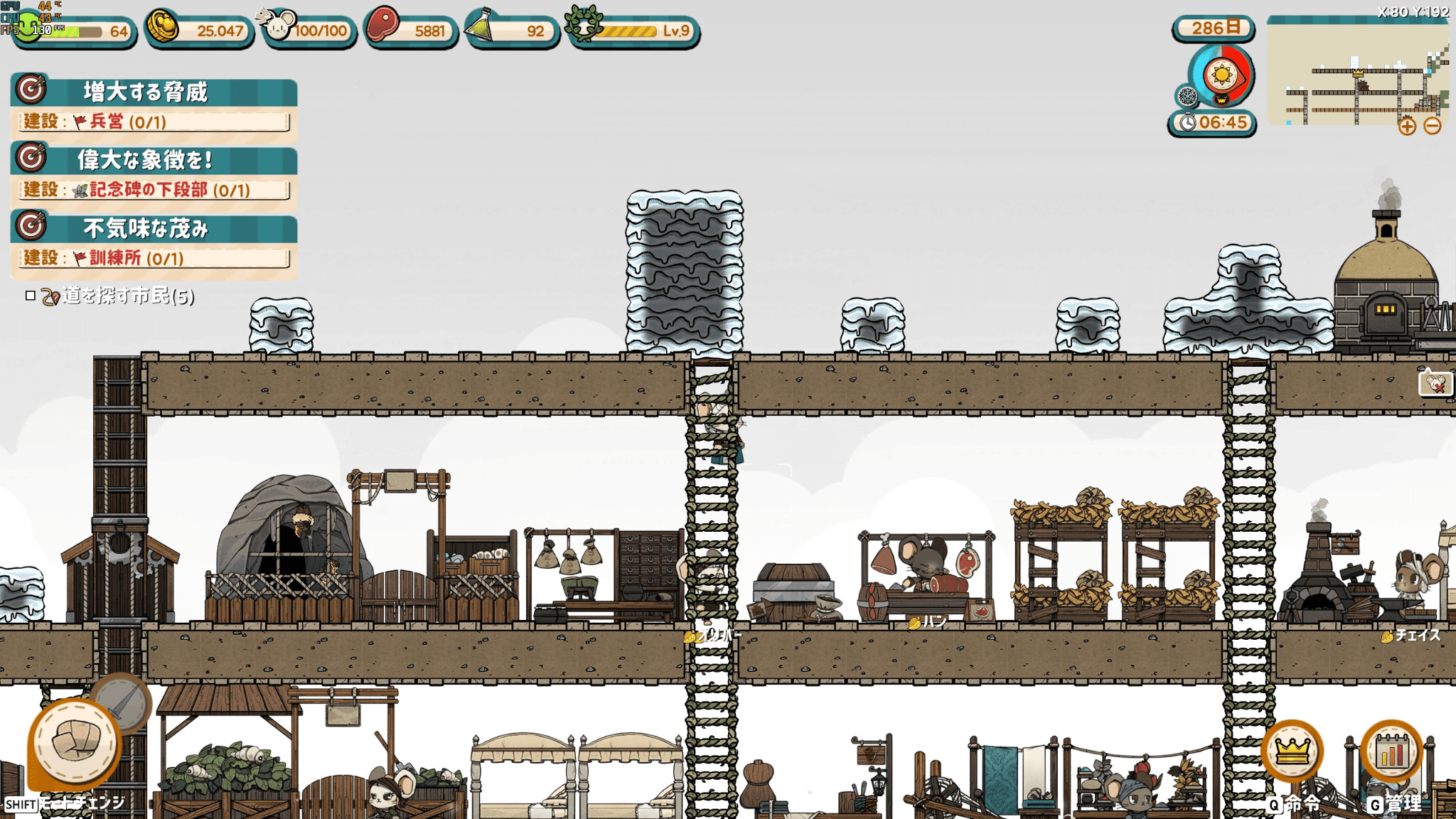Open the rat alert notification icon
The image size is (1456, 819).
(1435, 385)
